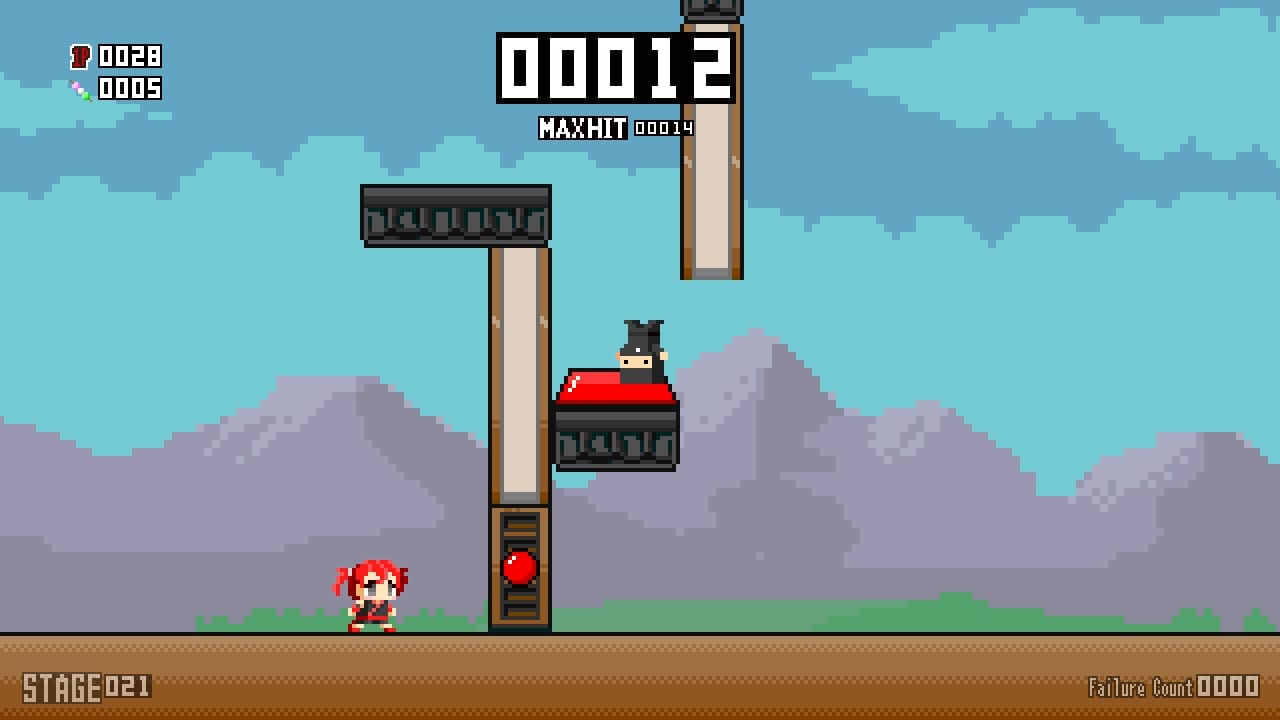Screen dimensions: 1280x720
Task: Click the red girl character sprite
Action: click(370, 595)
